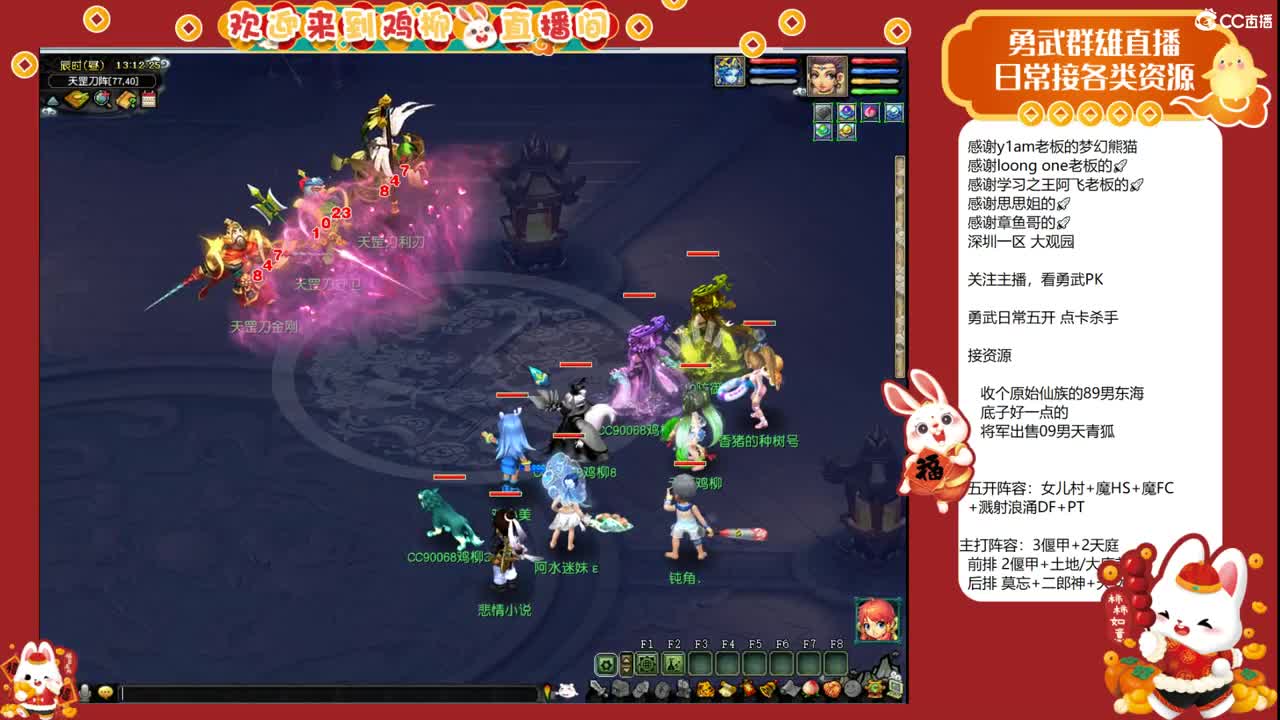
Task: Open the quest guide book icon
Action: pyautogui.click(x=125, y=100)
